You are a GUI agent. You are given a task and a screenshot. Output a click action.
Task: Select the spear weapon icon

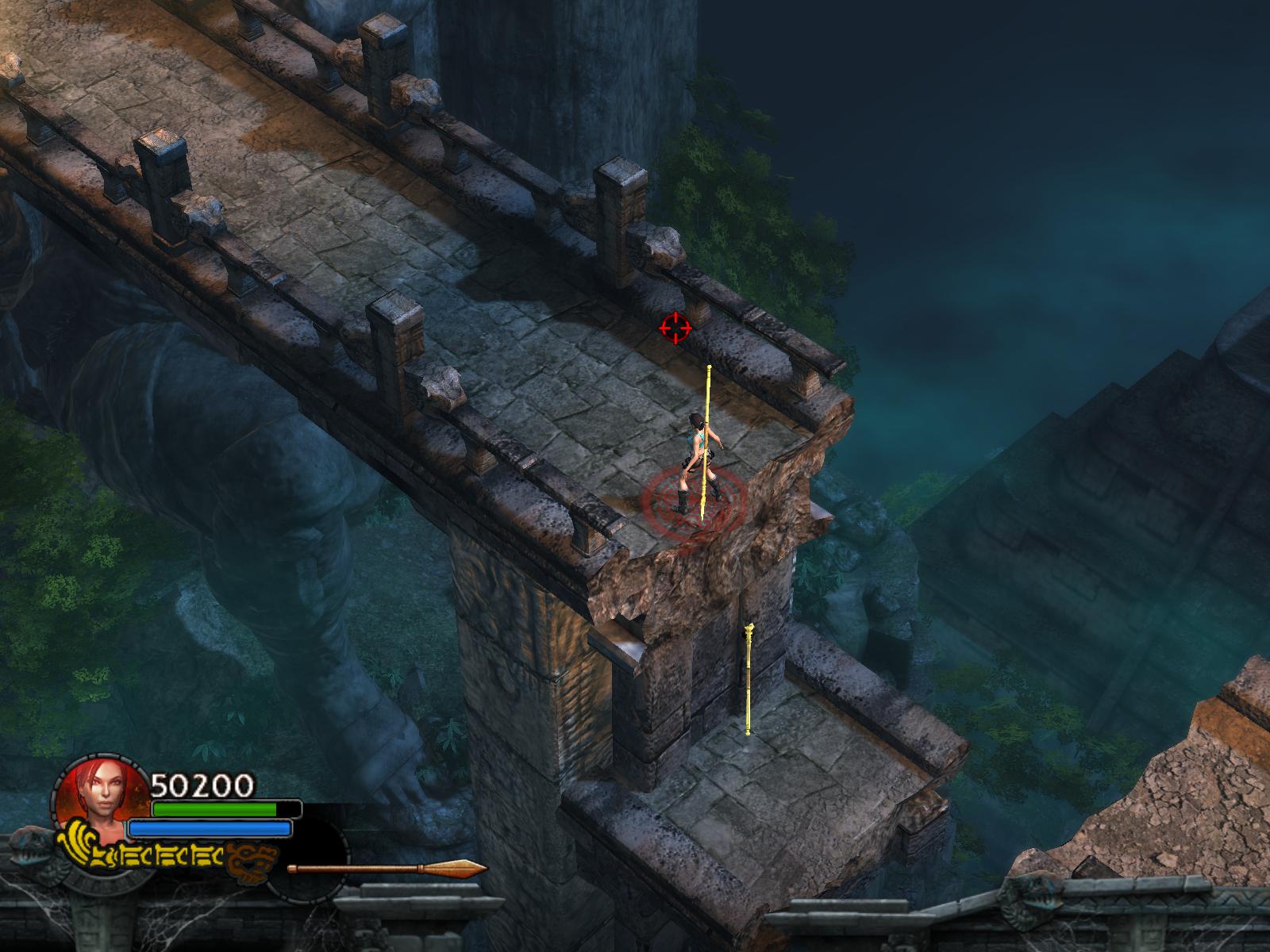point(387,867)
